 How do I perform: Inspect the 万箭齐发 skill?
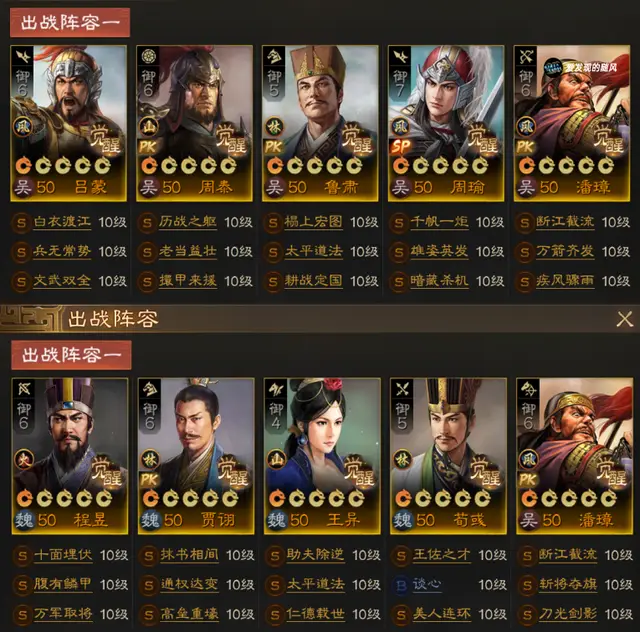point(563,252)
